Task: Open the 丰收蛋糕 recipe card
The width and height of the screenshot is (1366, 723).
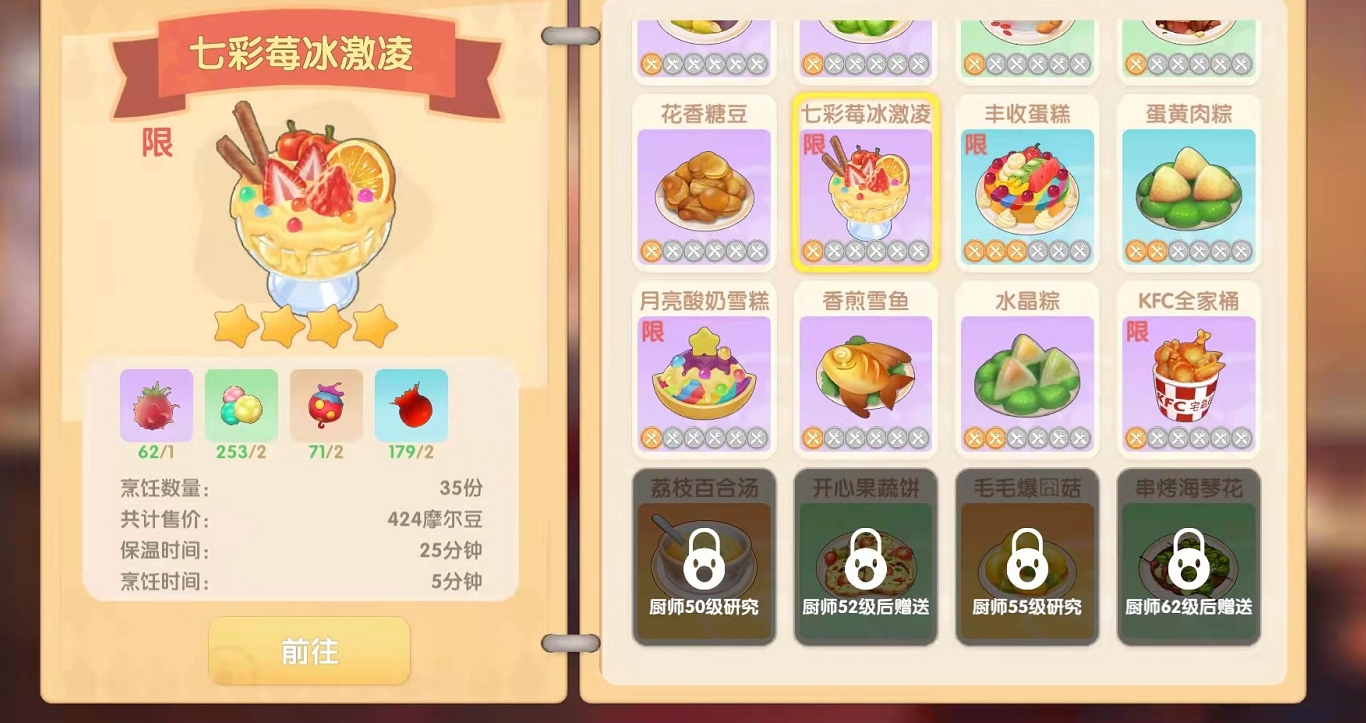Action: 1027,184
